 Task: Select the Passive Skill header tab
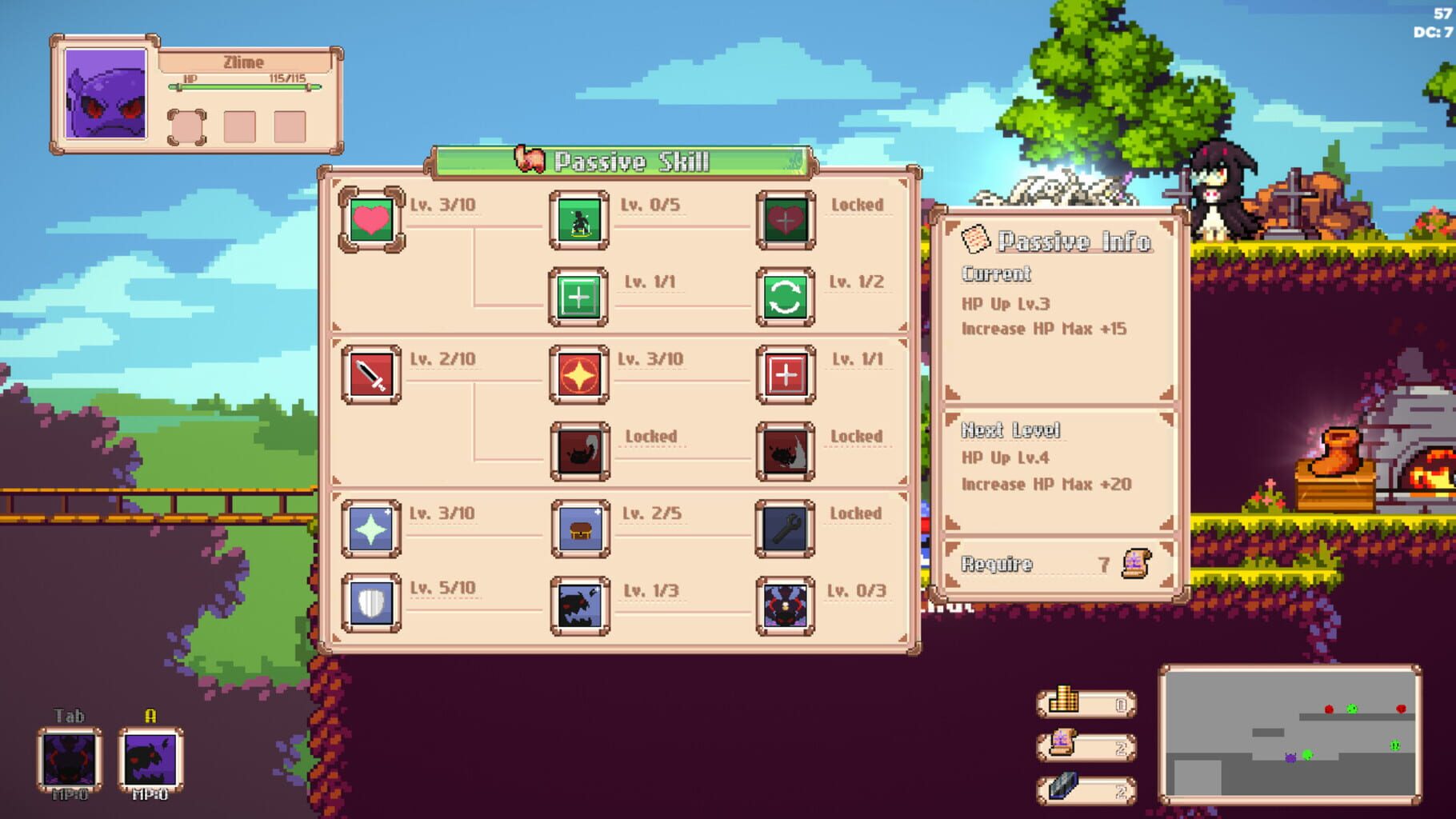click(x=620, y=160)
